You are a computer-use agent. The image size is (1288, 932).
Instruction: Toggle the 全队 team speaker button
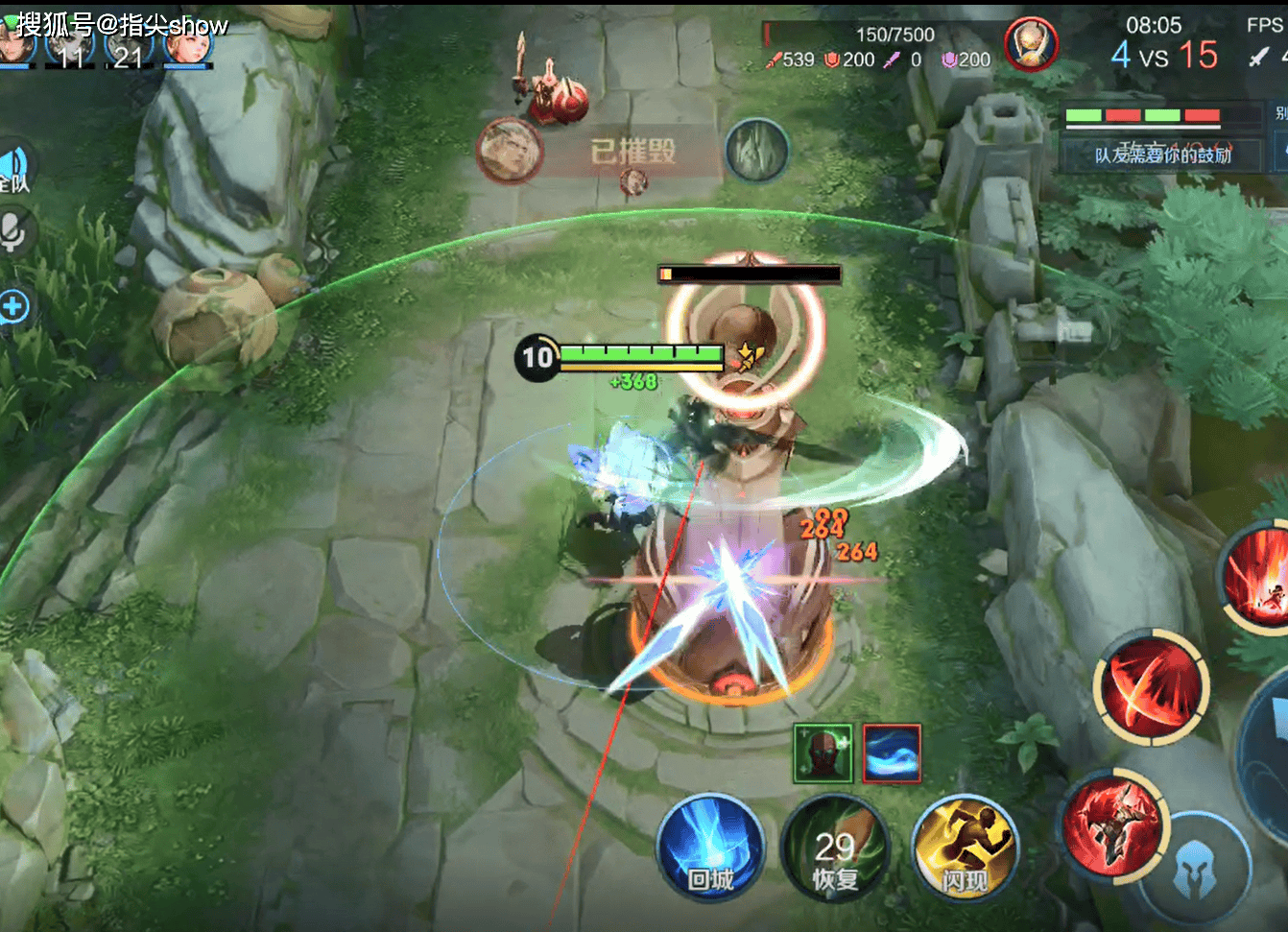(13, 170)
